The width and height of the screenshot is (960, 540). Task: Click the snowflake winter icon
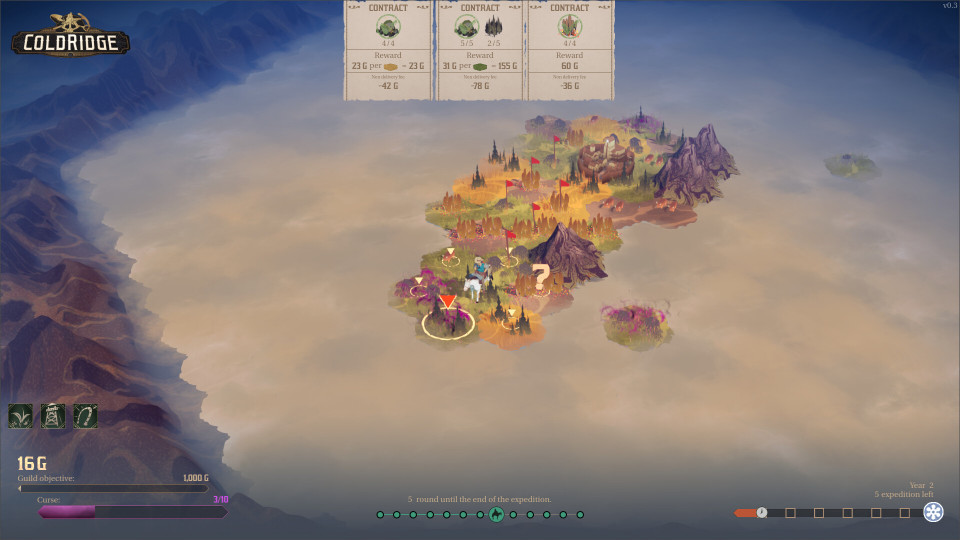click(933, 513)
